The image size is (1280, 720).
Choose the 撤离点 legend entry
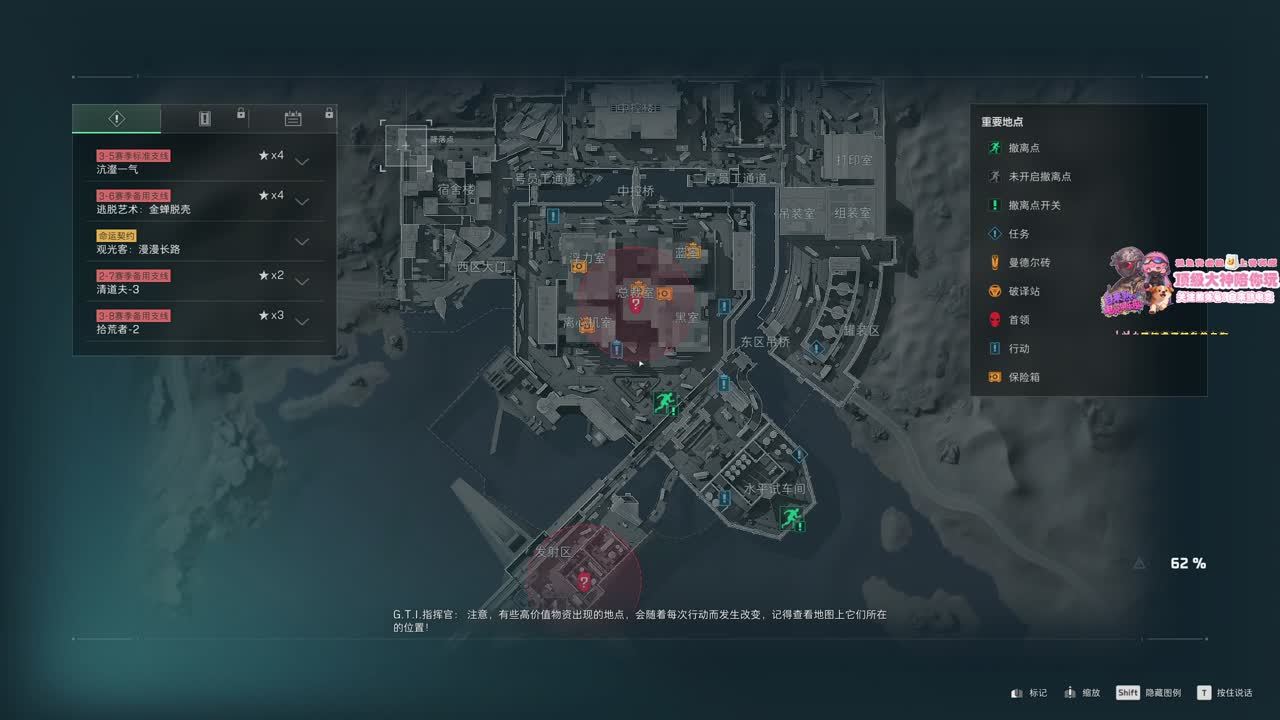[x=1025, y=148]
